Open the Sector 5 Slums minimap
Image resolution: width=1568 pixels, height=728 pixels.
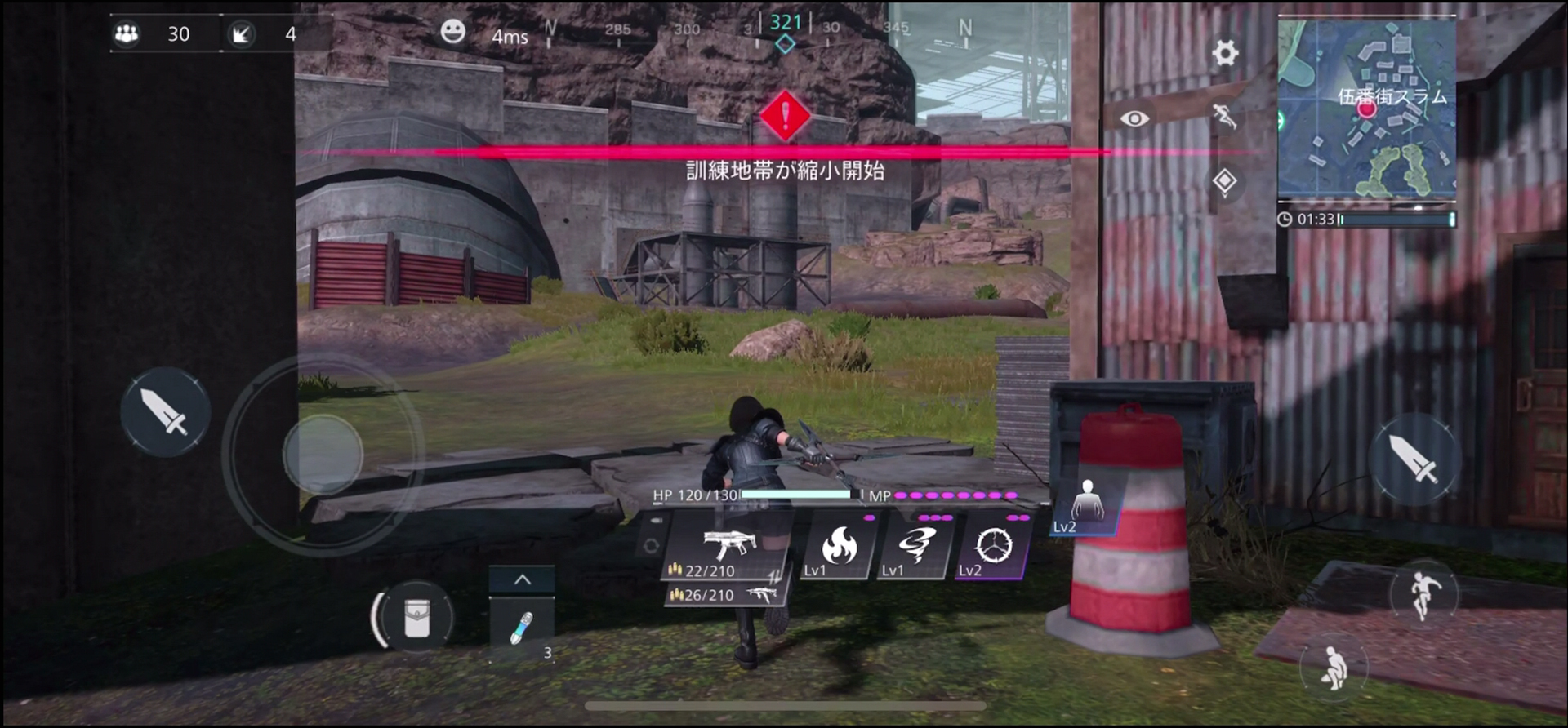tap(1366, 107)
